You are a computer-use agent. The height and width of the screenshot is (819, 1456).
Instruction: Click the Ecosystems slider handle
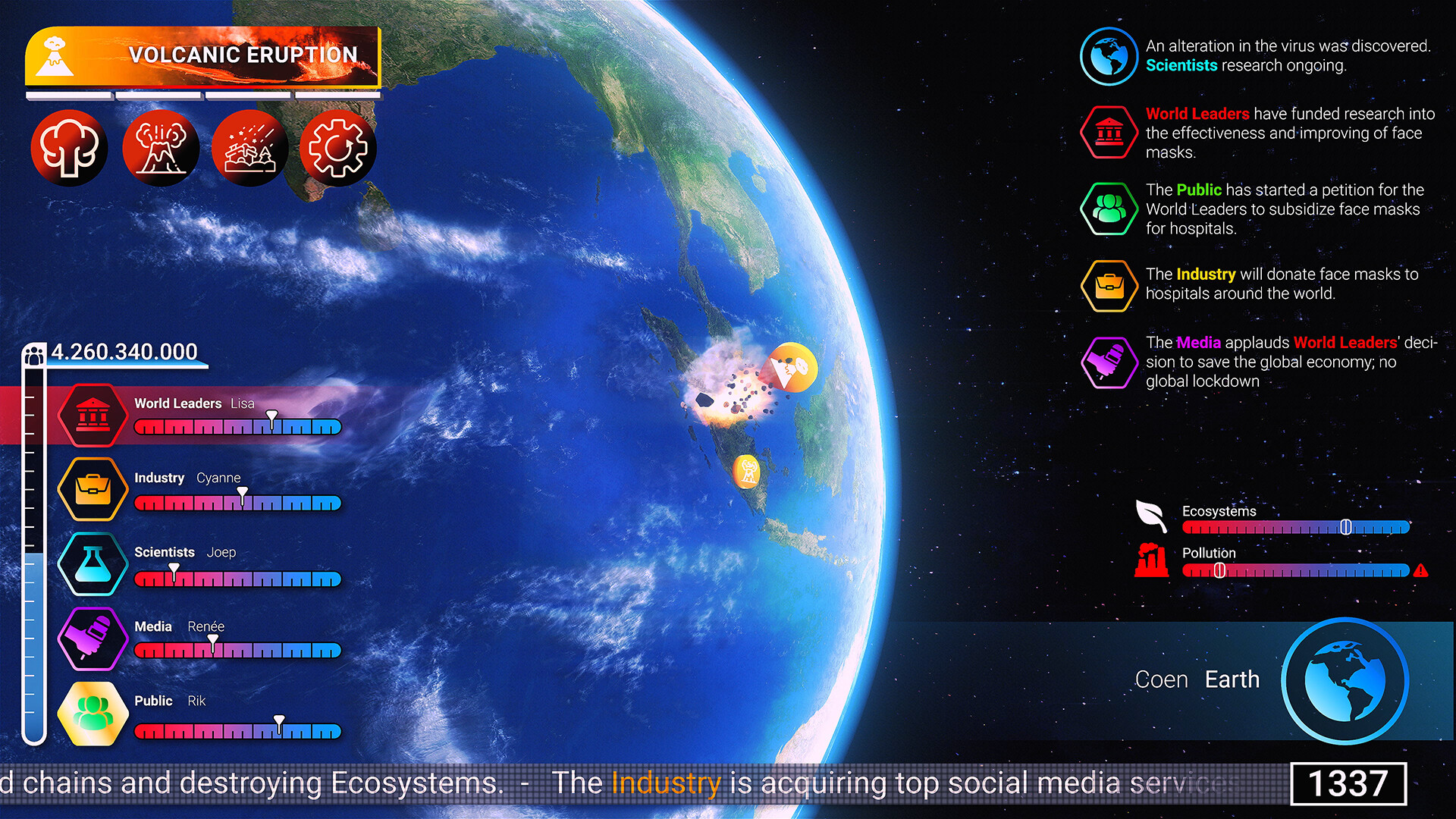coord(1346,526)
